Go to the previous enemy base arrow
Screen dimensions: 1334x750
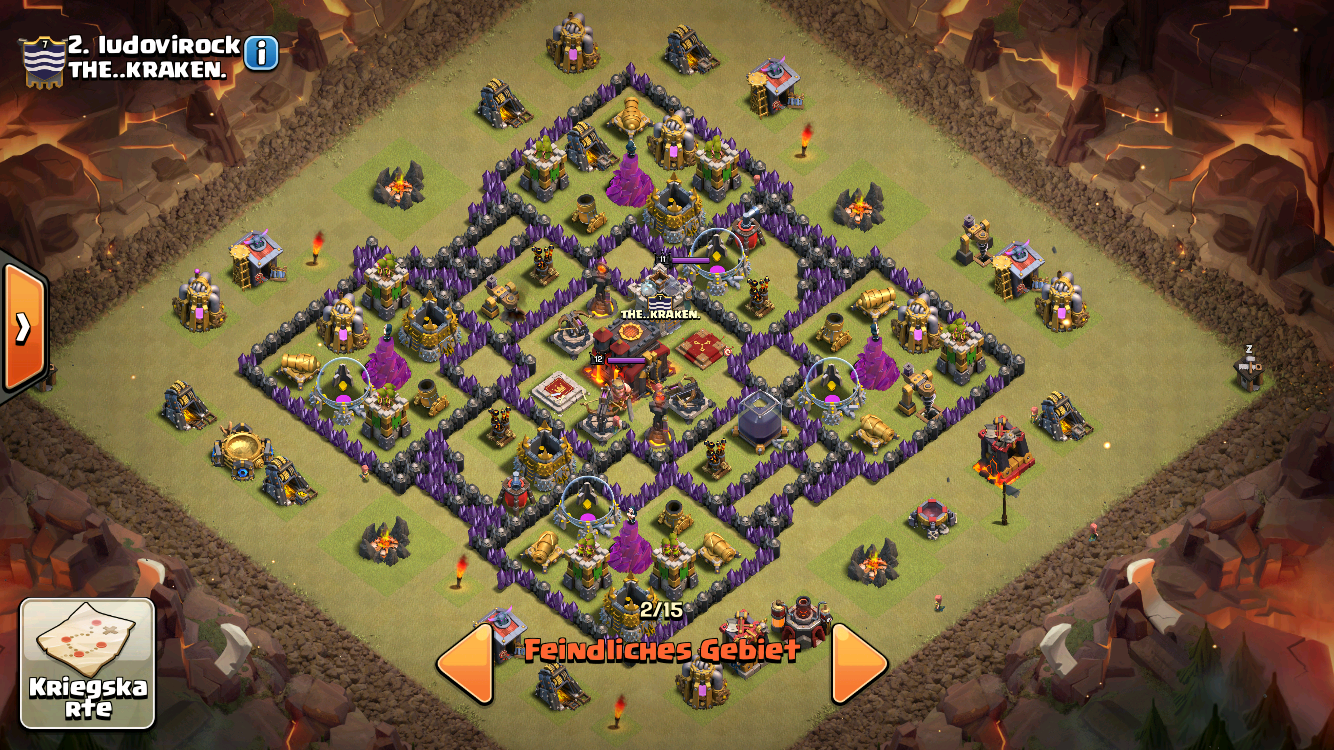click(466, 662)
